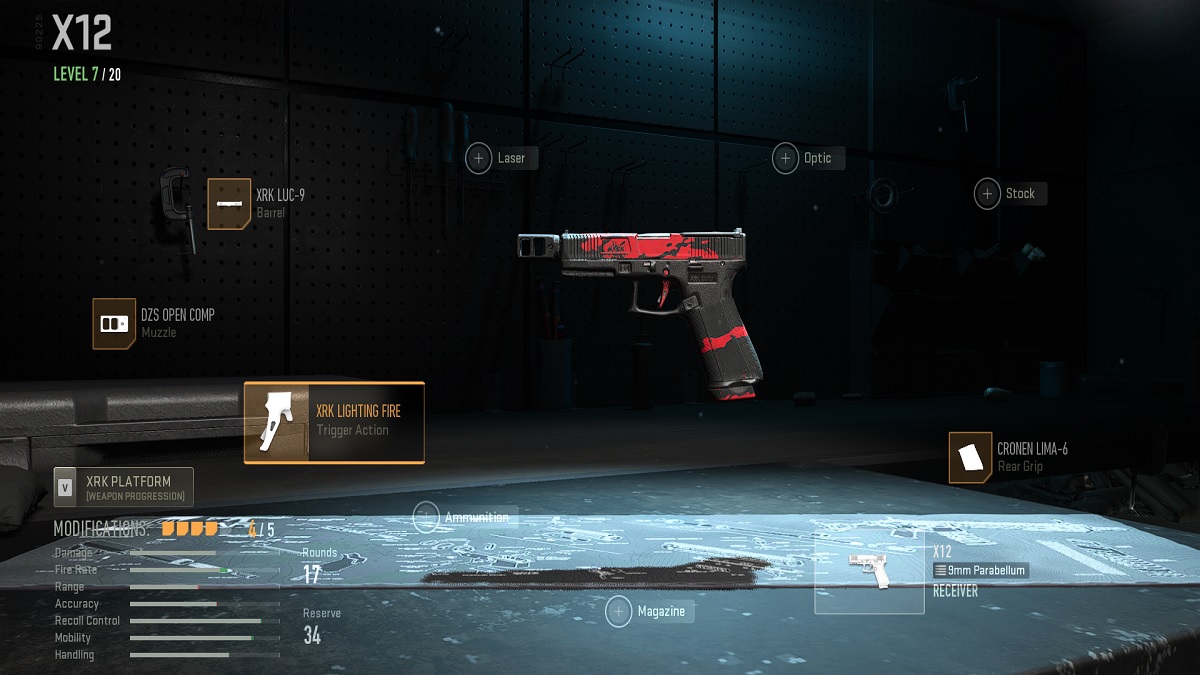Click the Cronen Lima-6 Rear Grip slot
Image resolution: width=1200 pixels, height=675 pixels.
click(970, 458)
